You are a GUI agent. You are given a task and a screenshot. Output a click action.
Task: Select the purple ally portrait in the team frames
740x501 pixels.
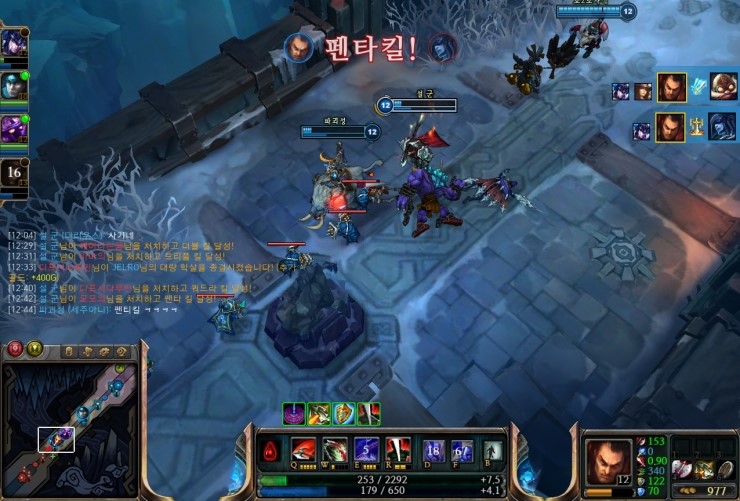click(x=13, y=130)
